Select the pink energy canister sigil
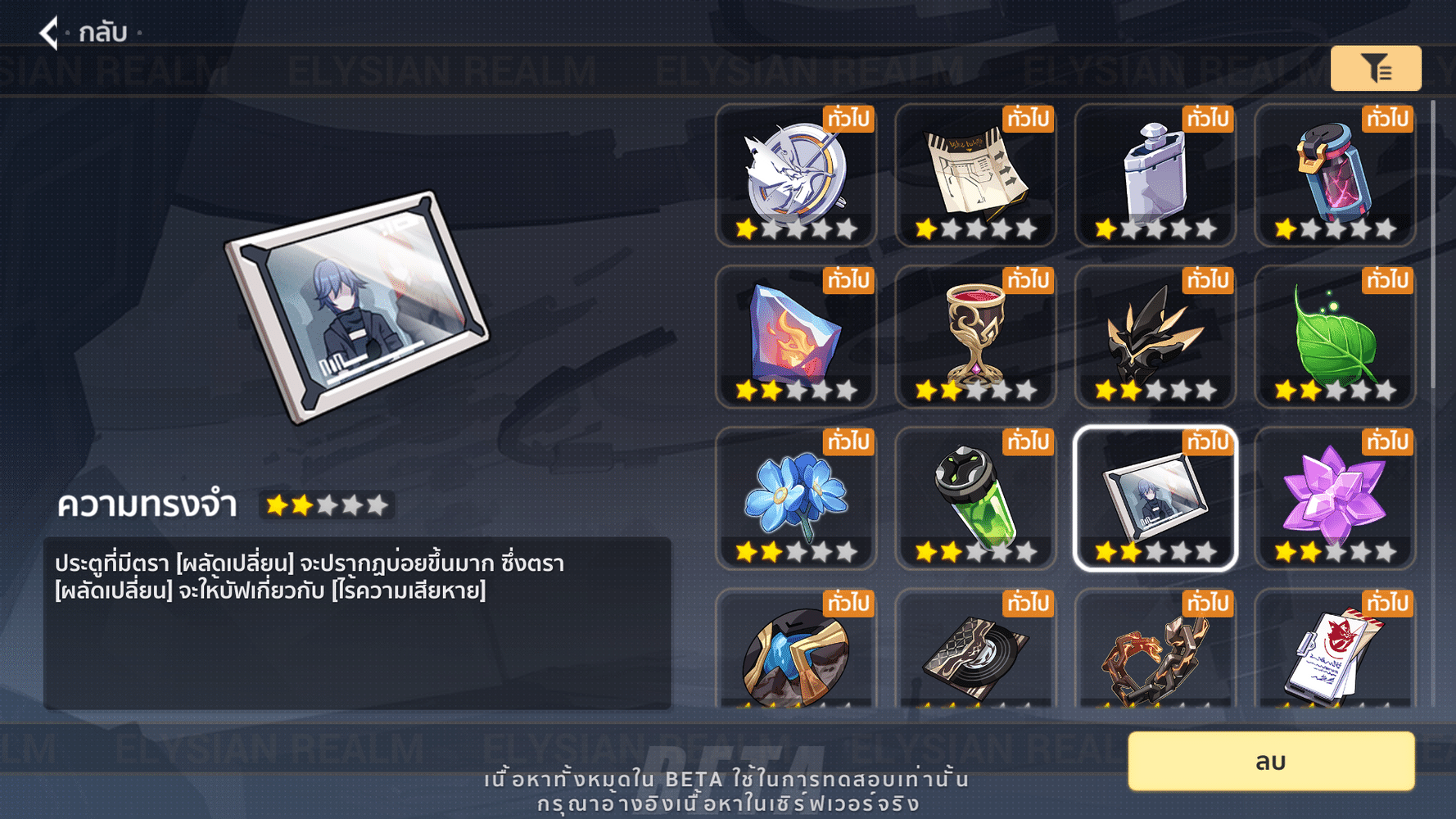Viewport: 1456px width, 819px height. 1334,172
